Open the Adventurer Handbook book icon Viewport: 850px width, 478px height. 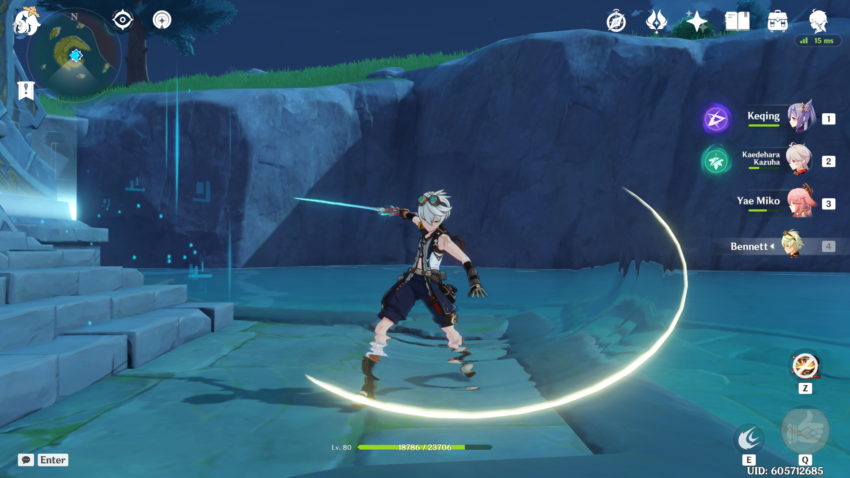(x=737, y=21)
